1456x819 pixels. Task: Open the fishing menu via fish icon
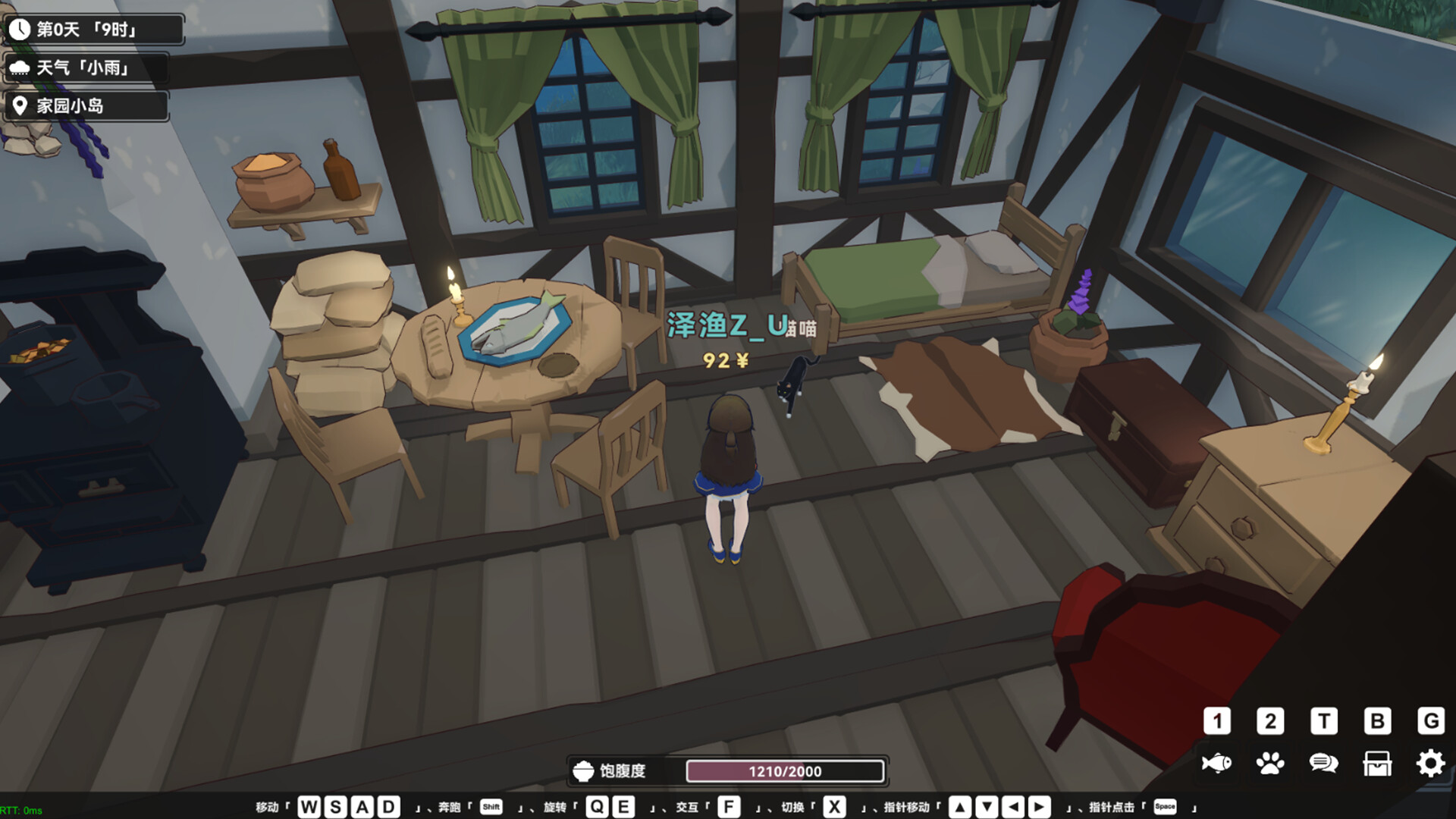pos(1218,764)
